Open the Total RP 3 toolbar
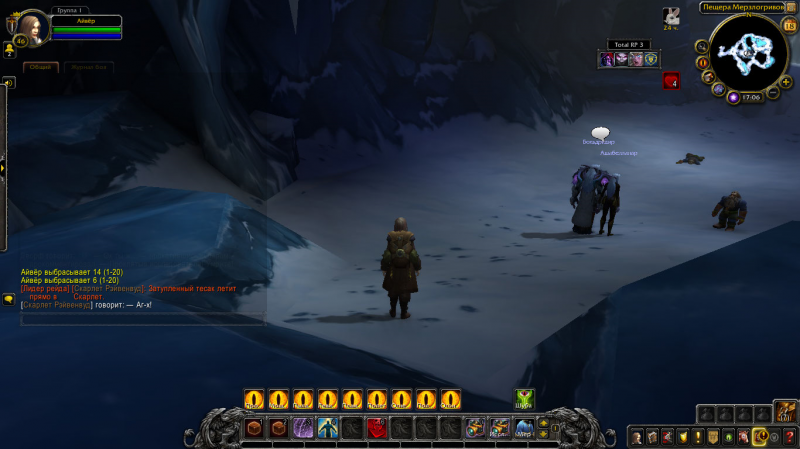The width and height of the screenshot is (800, 449). click(630, 45)
